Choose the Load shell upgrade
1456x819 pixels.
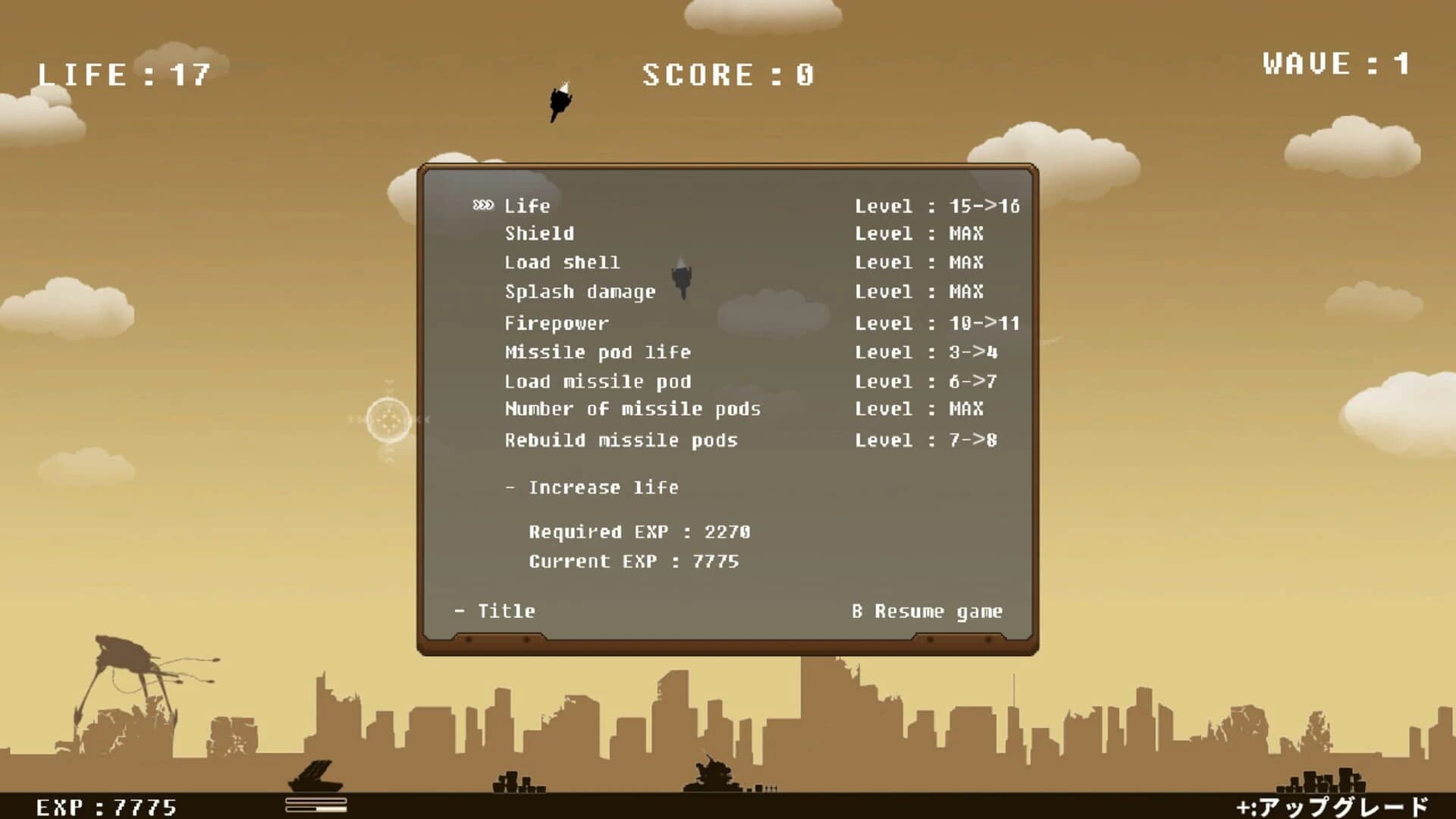(563, 263)
